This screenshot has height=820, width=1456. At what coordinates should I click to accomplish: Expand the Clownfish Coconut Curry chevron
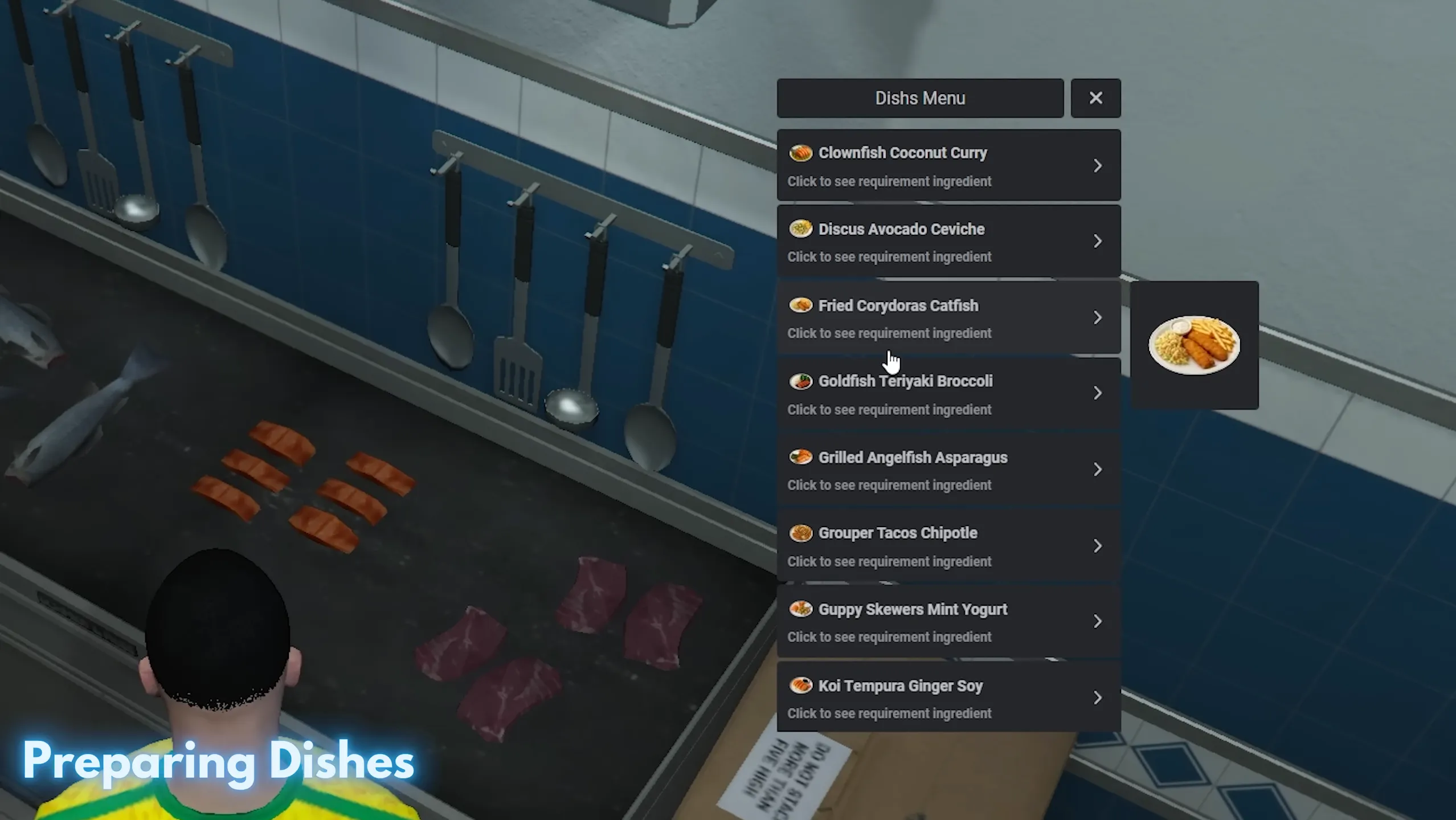click(x=1097, y=165)
